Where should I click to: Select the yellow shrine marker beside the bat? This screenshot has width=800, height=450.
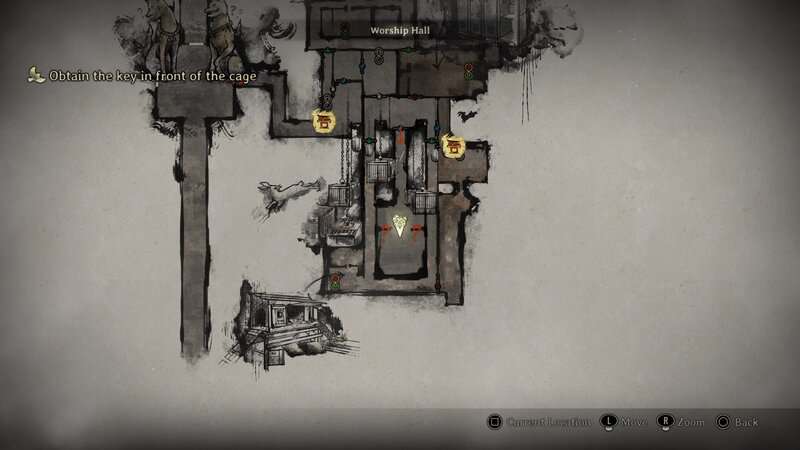[x=453, y=147]
